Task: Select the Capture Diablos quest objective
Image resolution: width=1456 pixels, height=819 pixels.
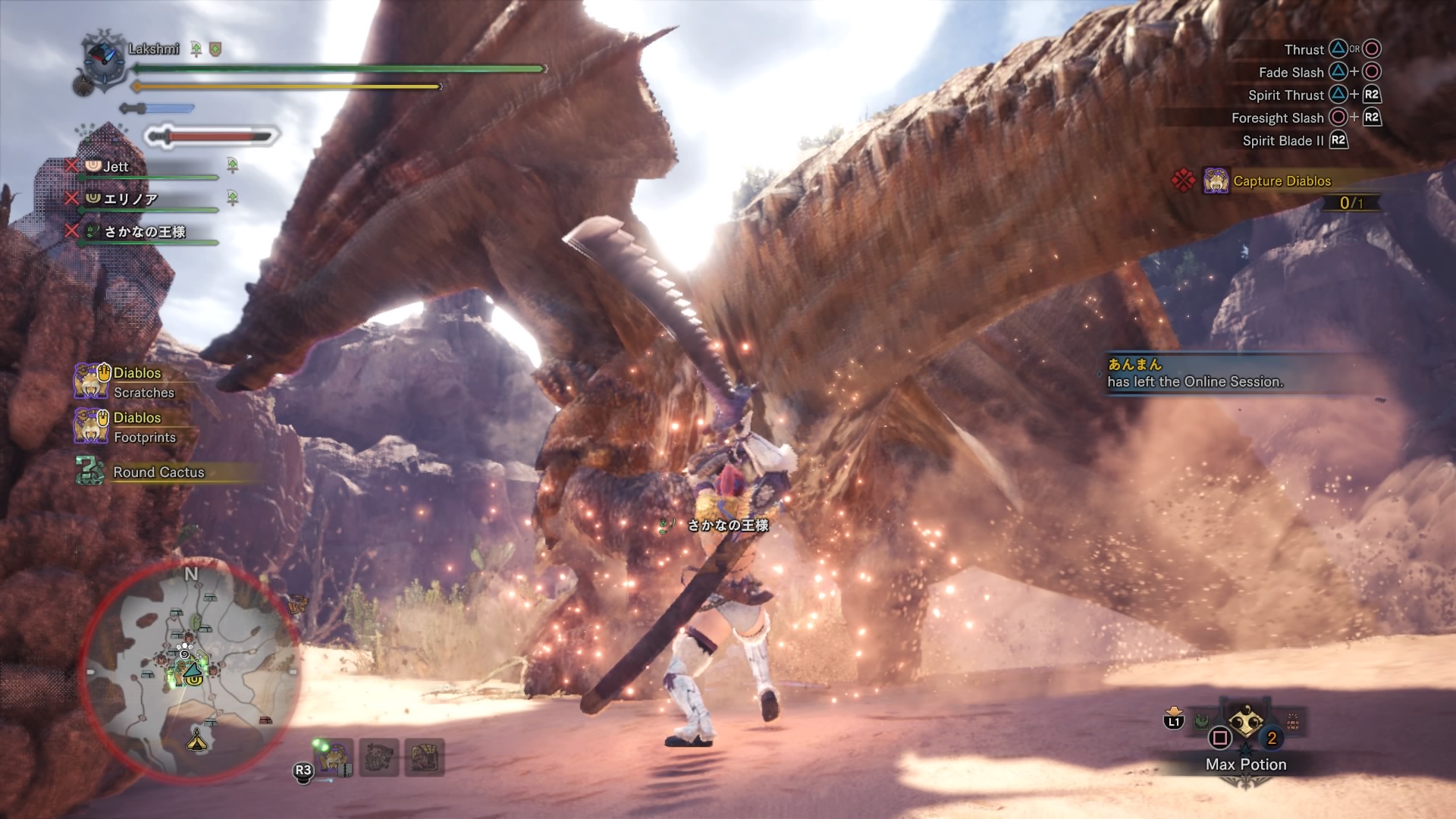Action: pos(1282,181)
